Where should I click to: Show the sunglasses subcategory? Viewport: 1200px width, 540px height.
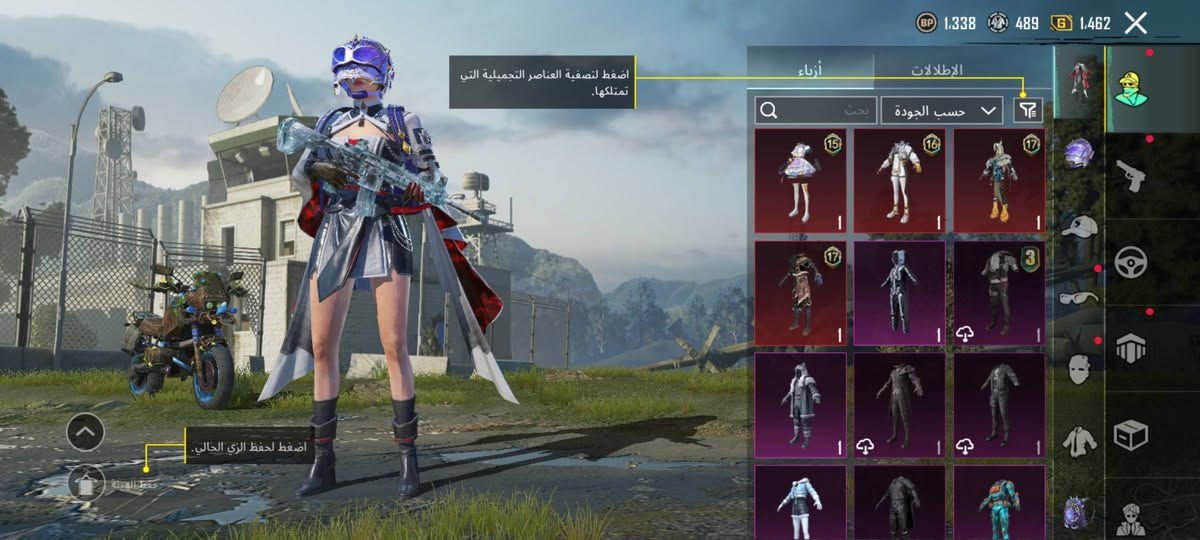pos(1079,297)
